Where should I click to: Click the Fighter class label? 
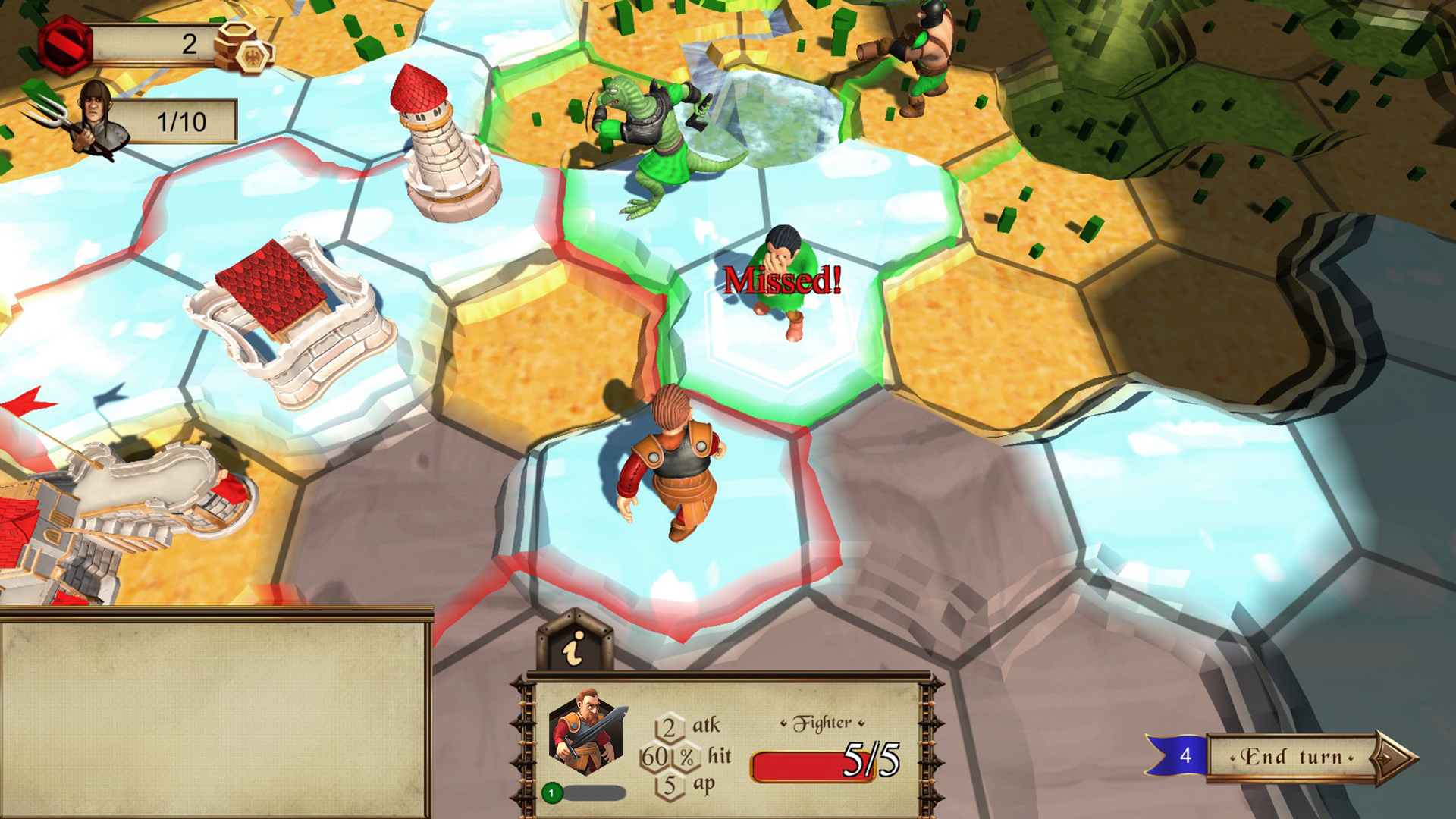pos(823,721)
